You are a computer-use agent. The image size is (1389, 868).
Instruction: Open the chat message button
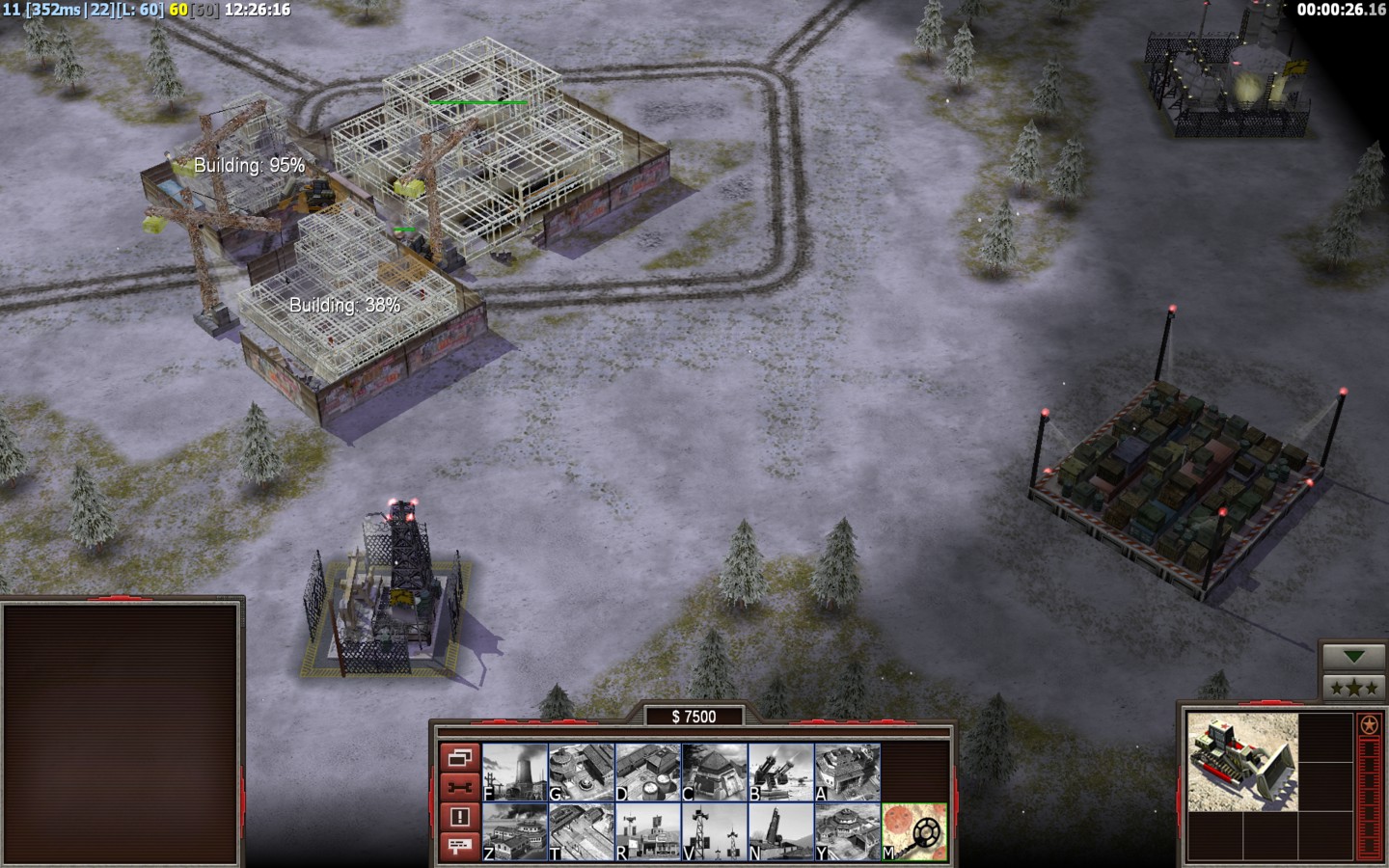click(x=459, y=846)
